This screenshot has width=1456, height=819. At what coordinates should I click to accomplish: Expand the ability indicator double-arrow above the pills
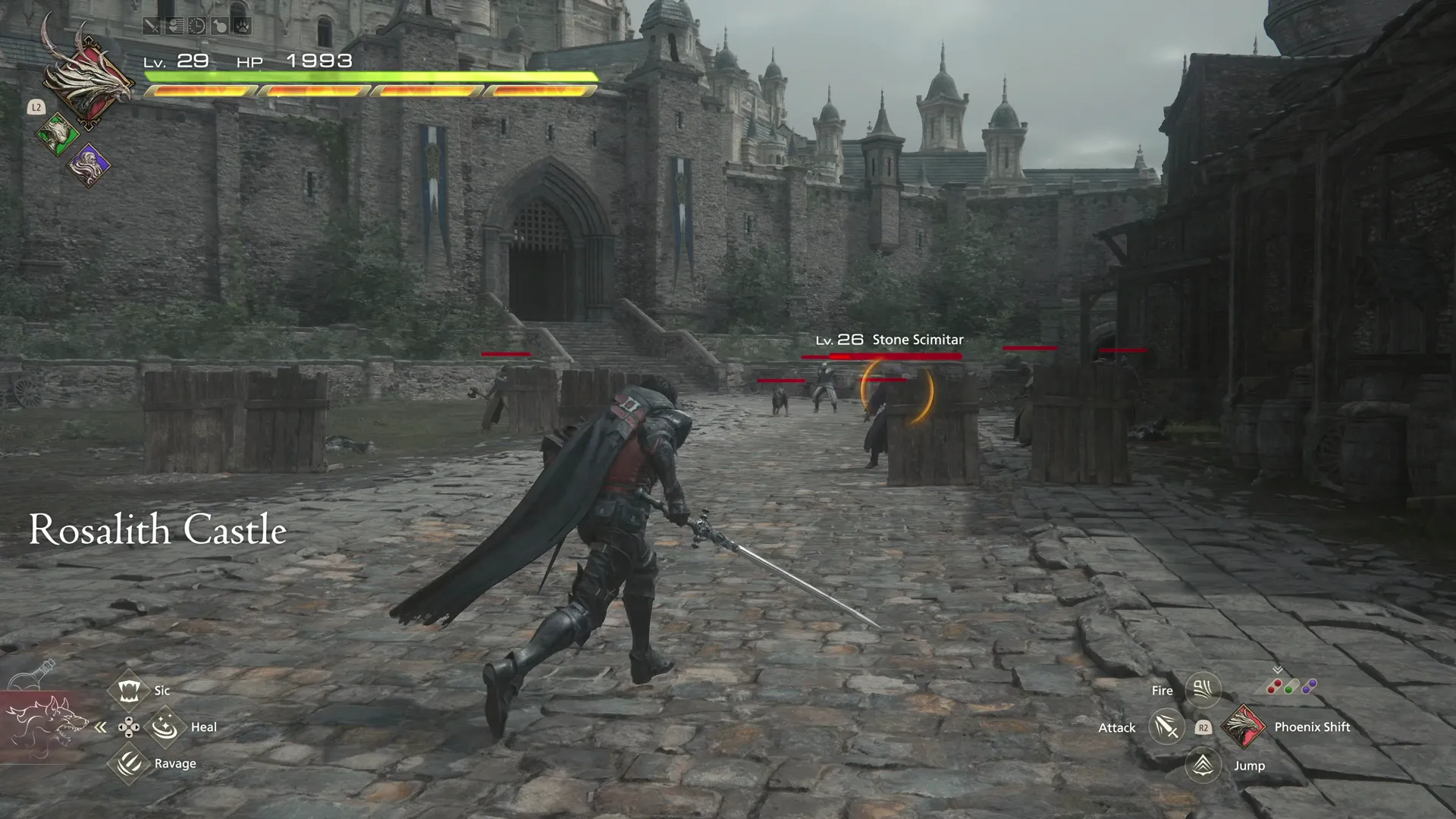pyautogui.click(x=1278, y=670)
